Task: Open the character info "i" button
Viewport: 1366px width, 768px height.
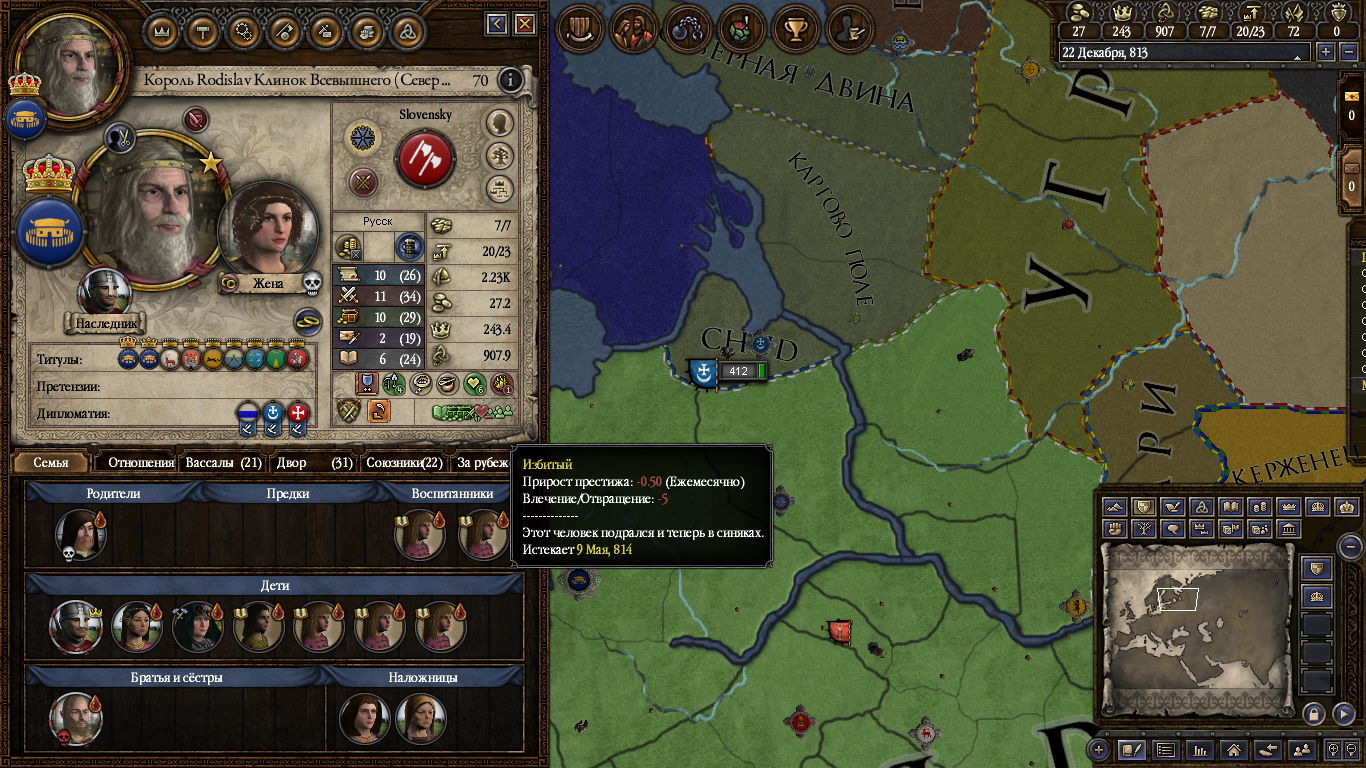Action: click(x=511, y=80)
